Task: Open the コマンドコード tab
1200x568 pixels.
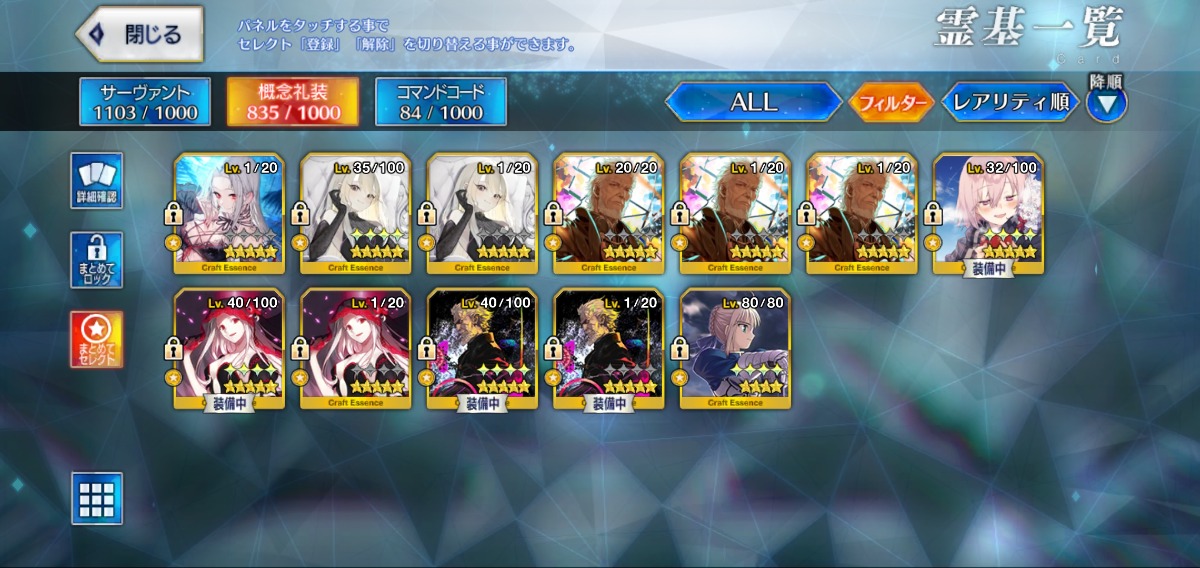Action: [441, 102]
